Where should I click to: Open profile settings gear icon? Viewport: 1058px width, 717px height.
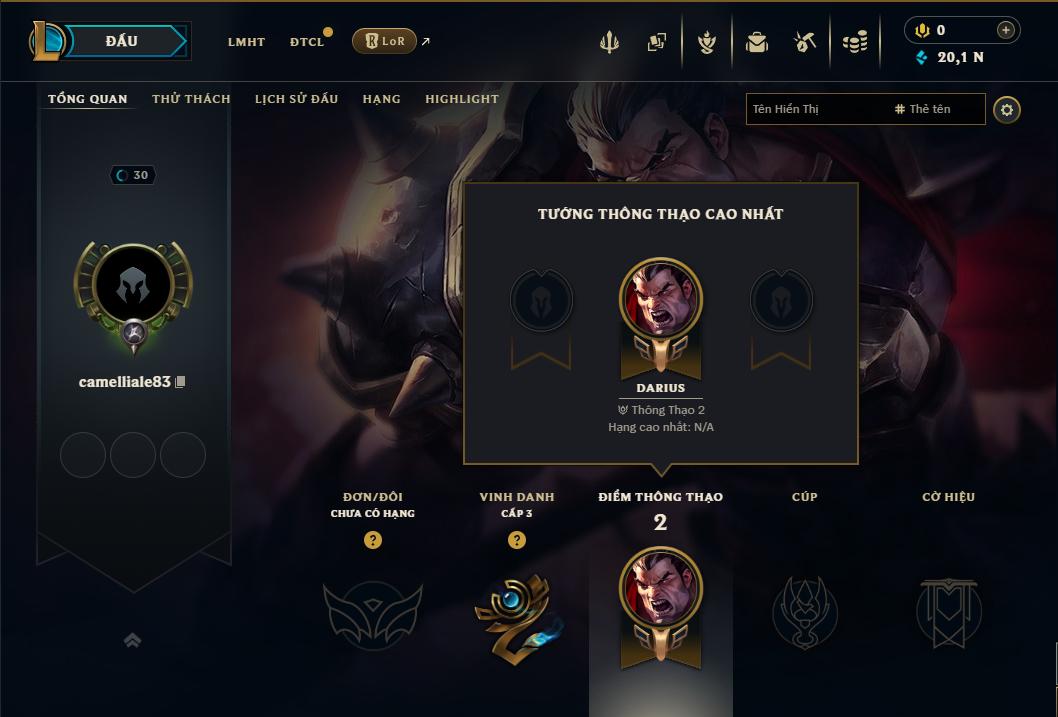click(1007, 109)
